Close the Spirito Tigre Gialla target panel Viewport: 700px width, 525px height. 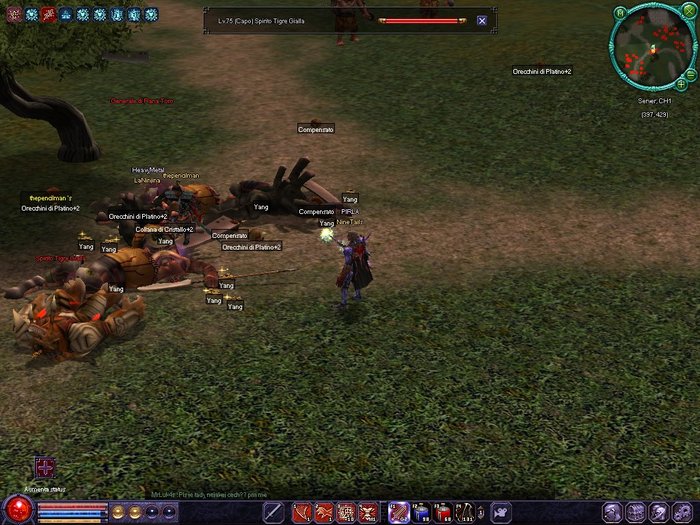pos(482,20)
